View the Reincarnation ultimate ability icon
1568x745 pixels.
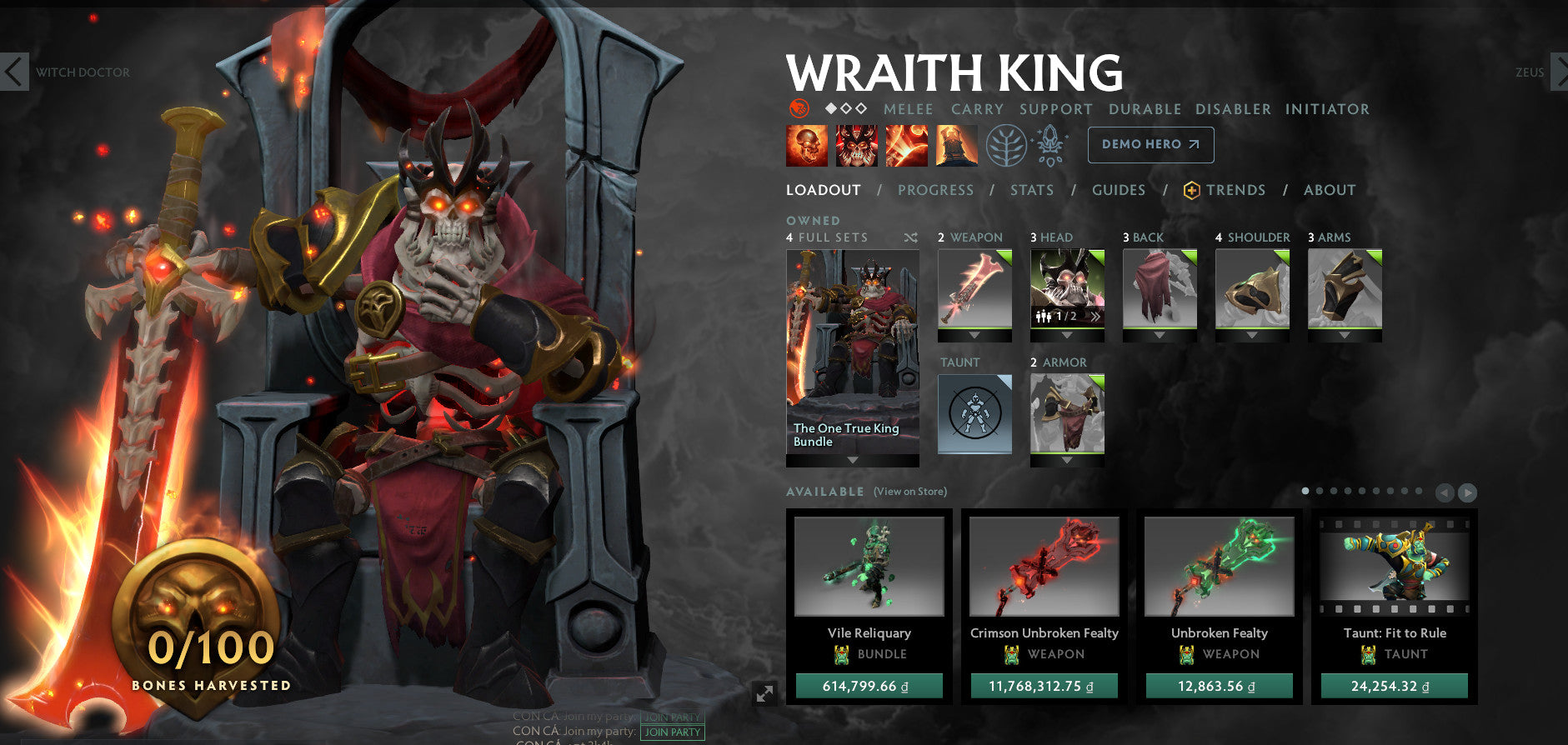click(x=956, y=144)
